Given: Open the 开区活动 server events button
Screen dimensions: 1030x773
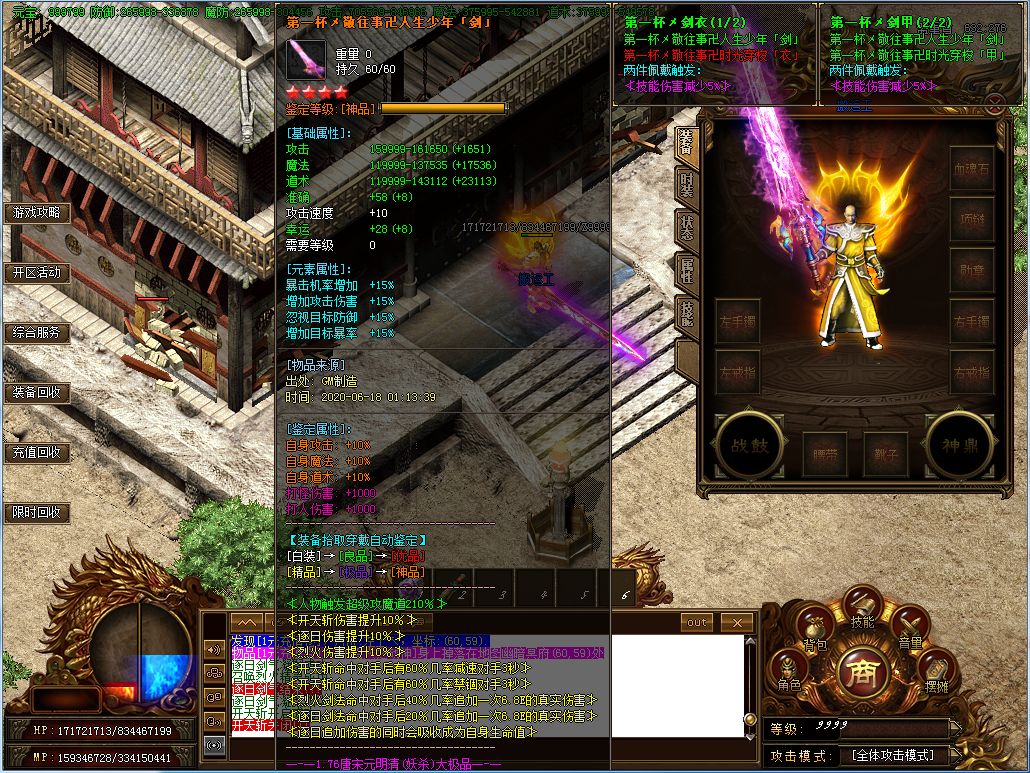Looking at the screenshot, I should [37, 273].
